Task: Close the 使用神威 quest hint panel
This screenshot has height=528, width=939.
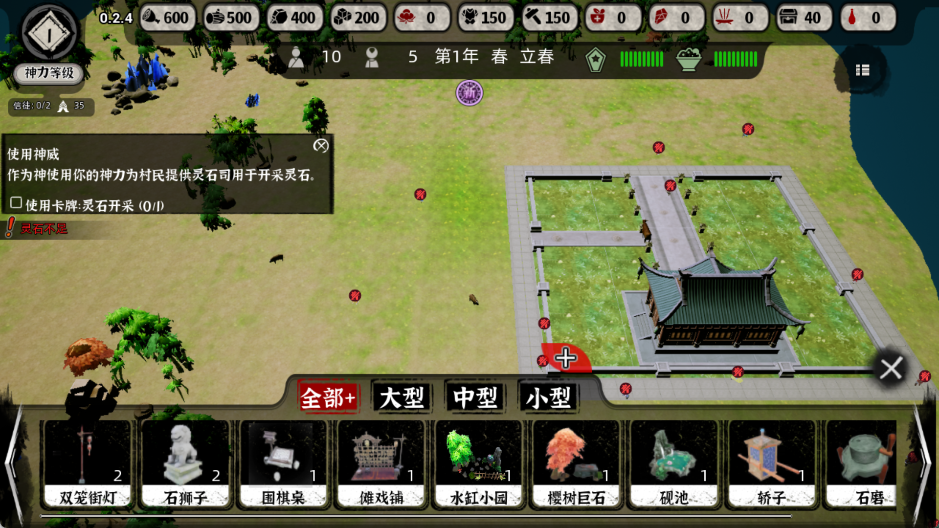Action: 321,145
